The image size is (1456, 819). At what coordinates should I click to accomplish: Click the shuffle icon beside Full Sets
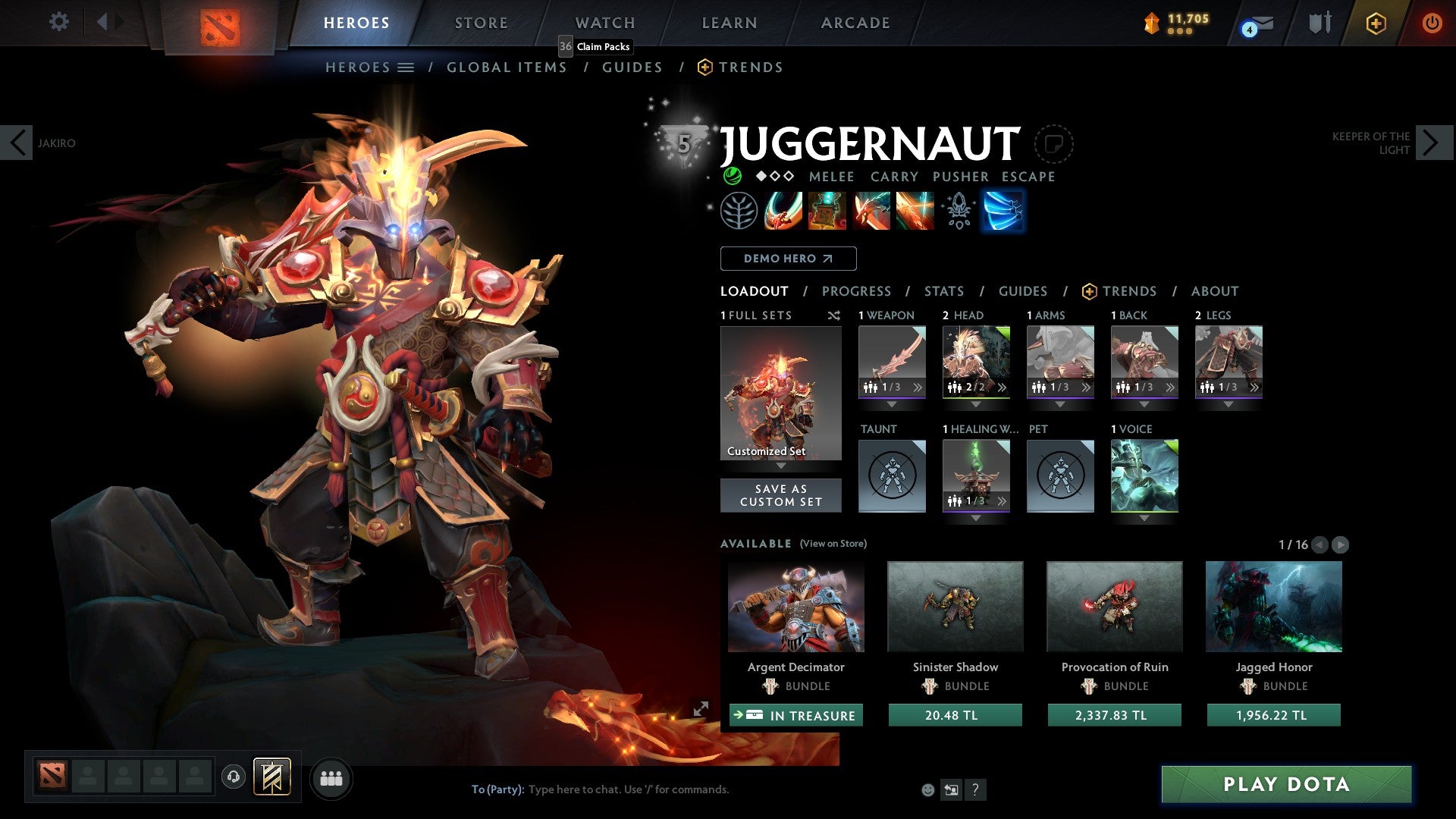[x=834, y=315]
